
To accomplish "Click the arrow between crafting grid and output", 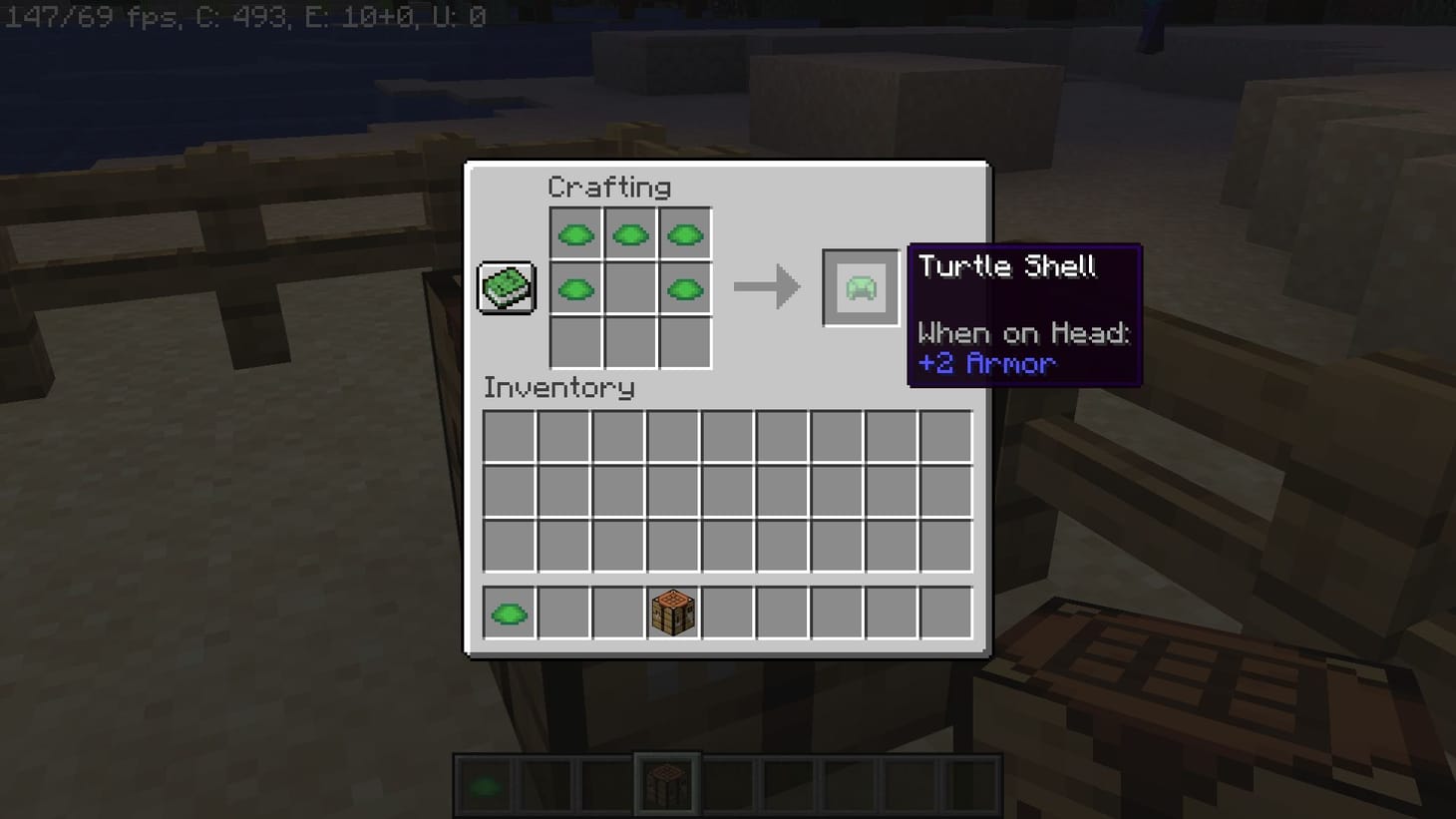I will (768, 286).
